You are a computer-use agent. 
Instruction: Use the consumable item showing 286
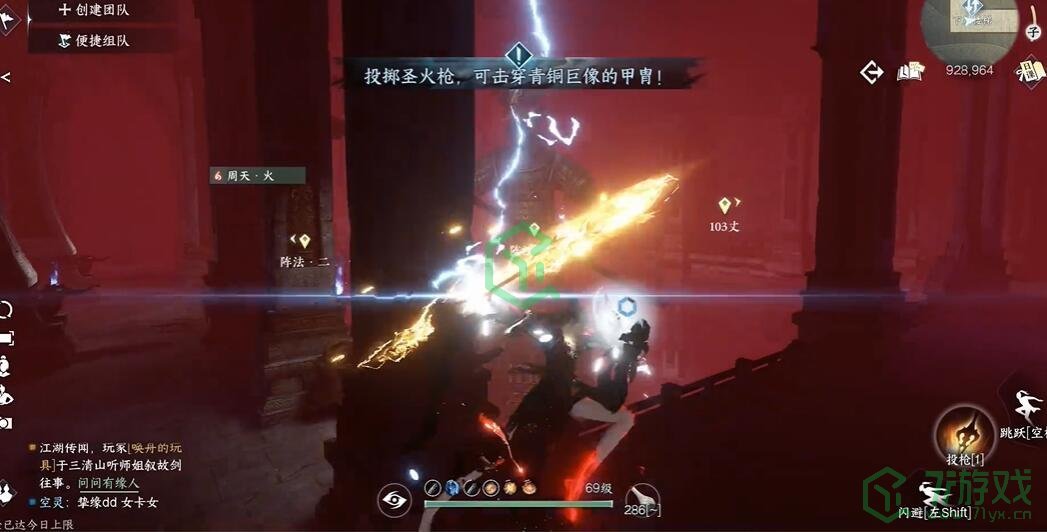[643, 496]
